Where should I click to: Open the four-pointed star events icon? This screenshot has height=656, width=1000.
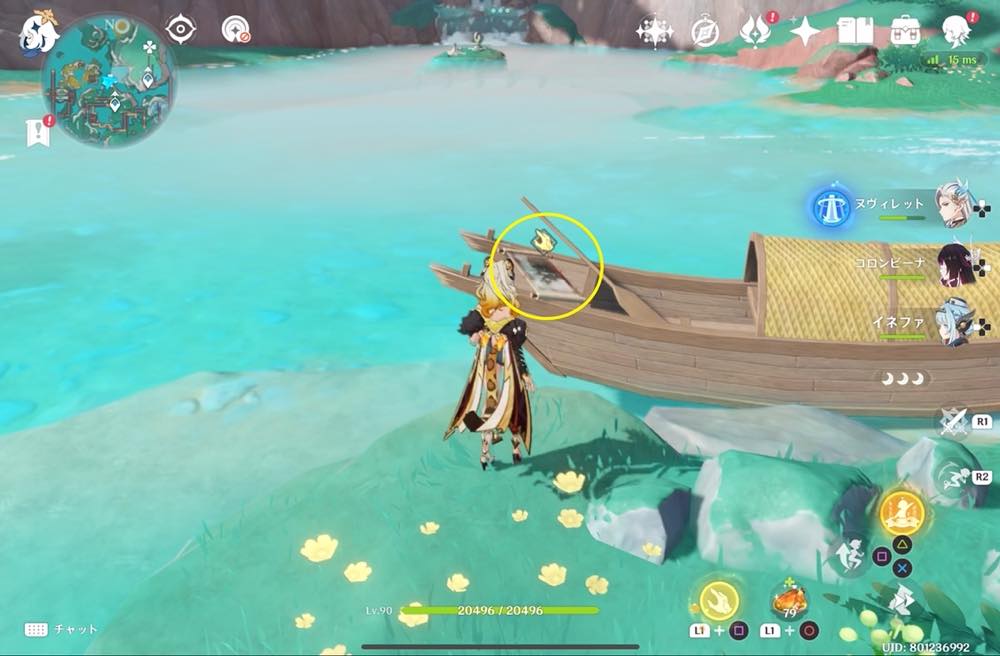click(805, 32)
